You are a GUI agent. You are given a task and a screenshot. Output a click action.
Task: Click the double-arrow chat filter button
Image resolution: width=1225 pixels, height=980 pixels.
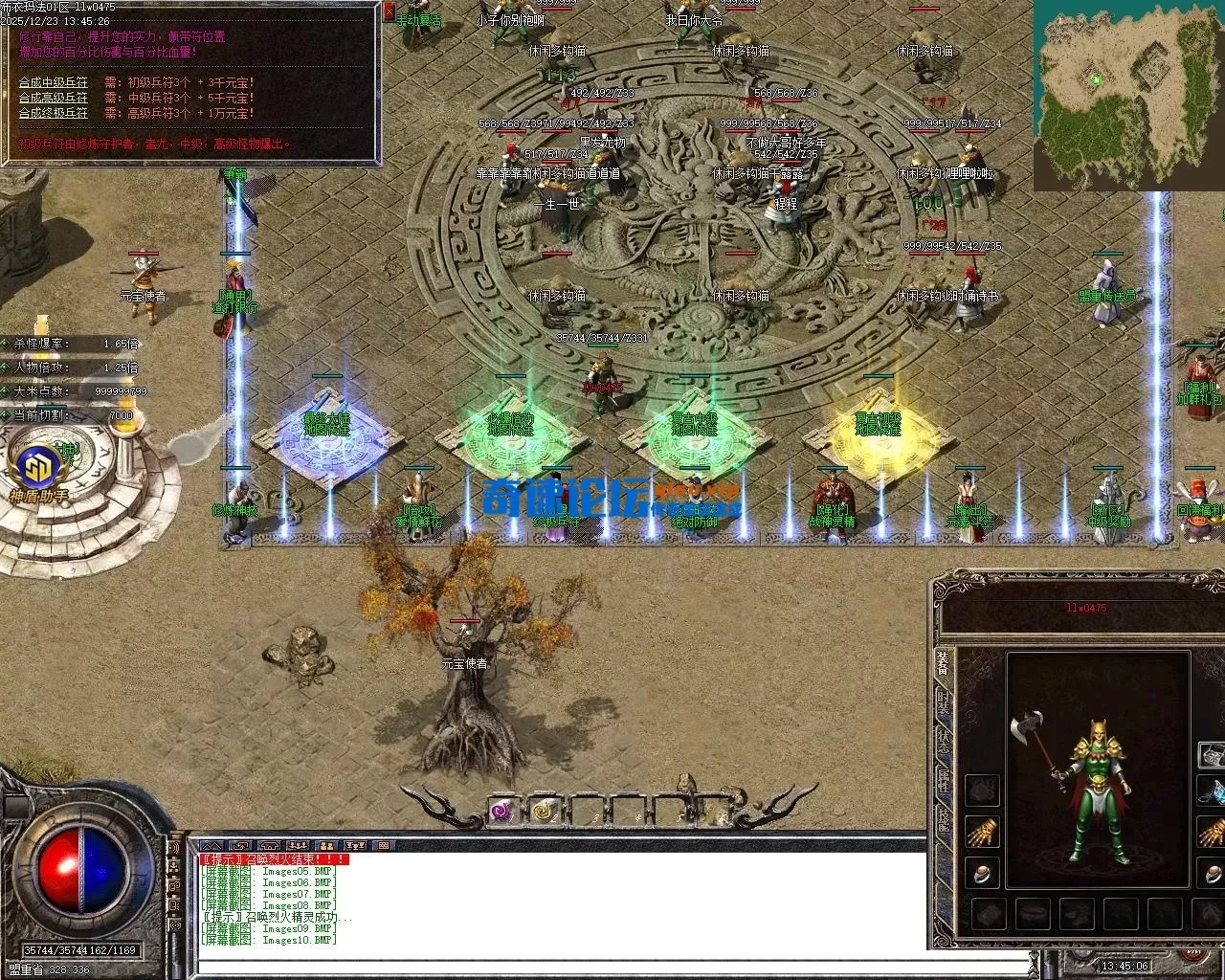[x=212, y=846]
